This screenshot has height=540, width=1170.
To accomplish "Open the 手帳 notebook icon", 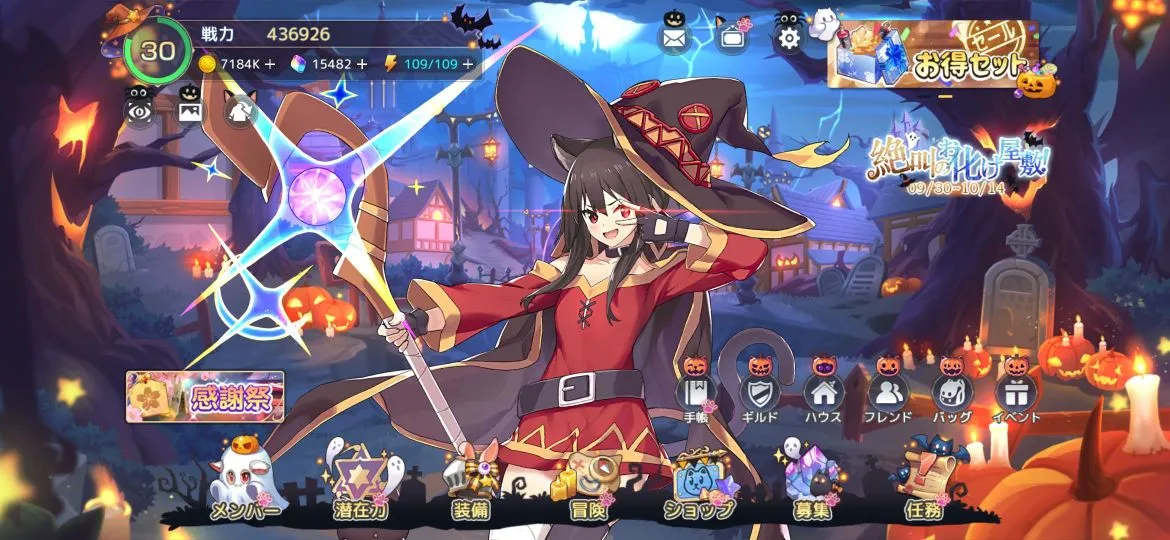I will pyautogui.click(x=696, y=393).
